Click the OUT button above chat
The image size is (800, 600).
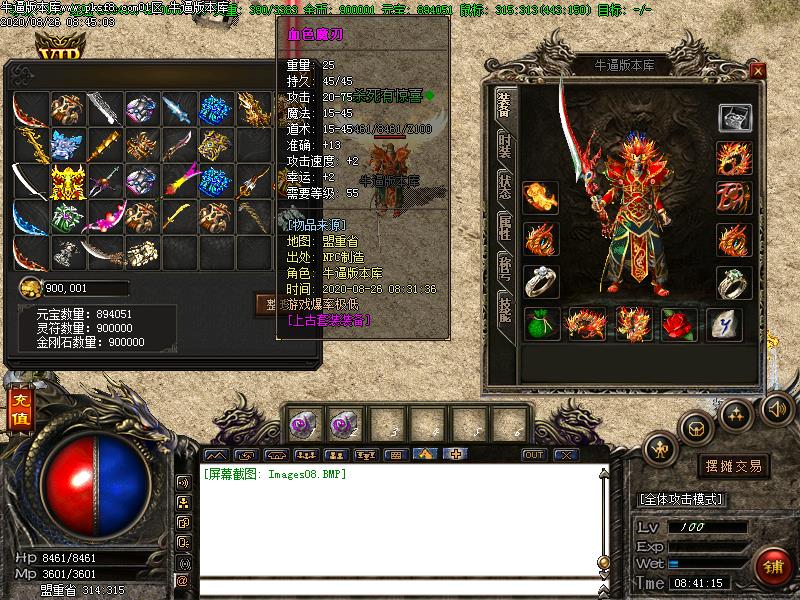point(534,455)
